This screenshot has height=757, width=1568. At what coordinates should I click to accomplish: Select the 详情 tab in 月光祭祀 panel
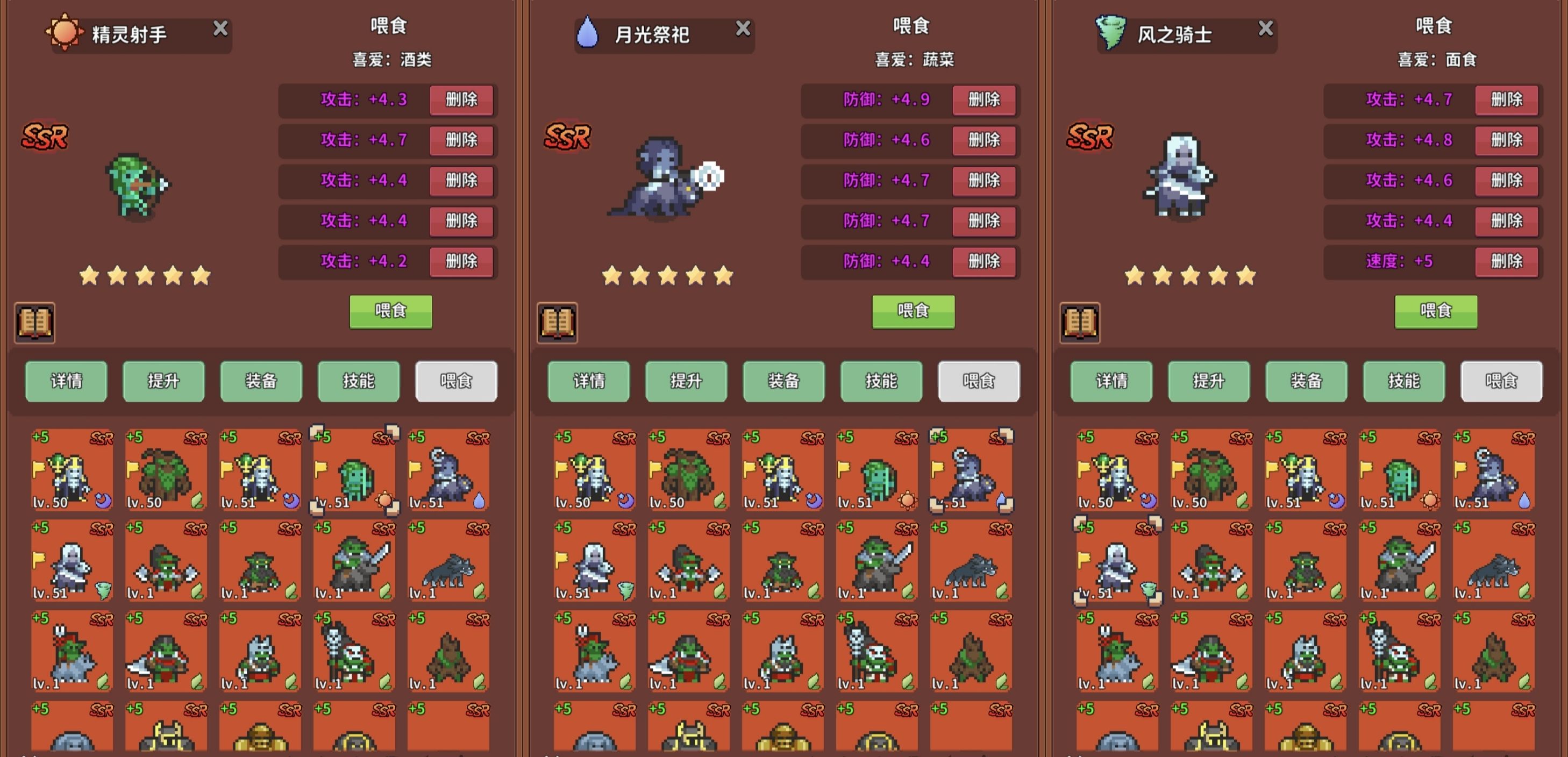(589, 382)
